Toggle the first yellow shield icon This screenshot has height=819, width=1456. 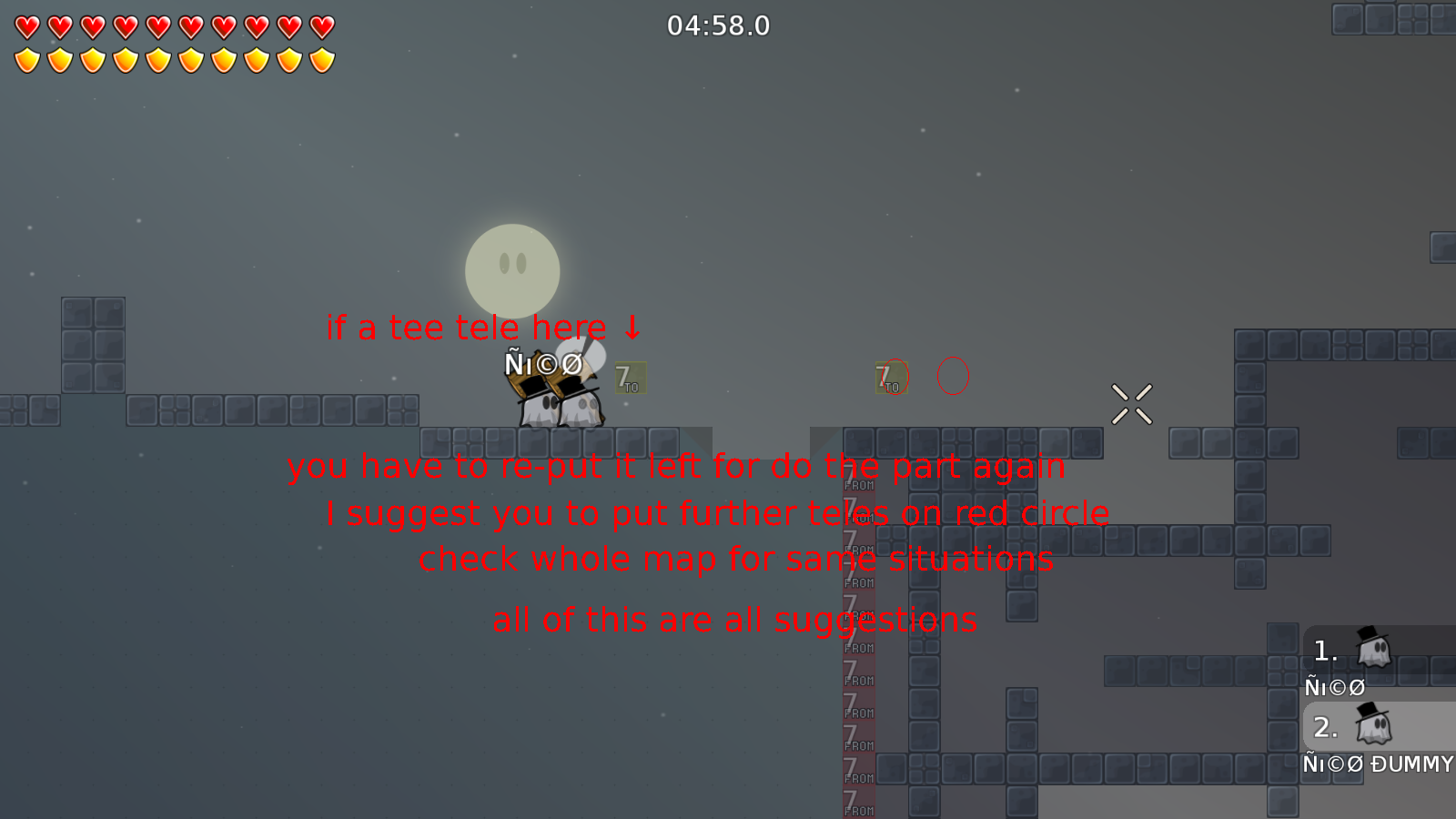click(x=26, y=59)
